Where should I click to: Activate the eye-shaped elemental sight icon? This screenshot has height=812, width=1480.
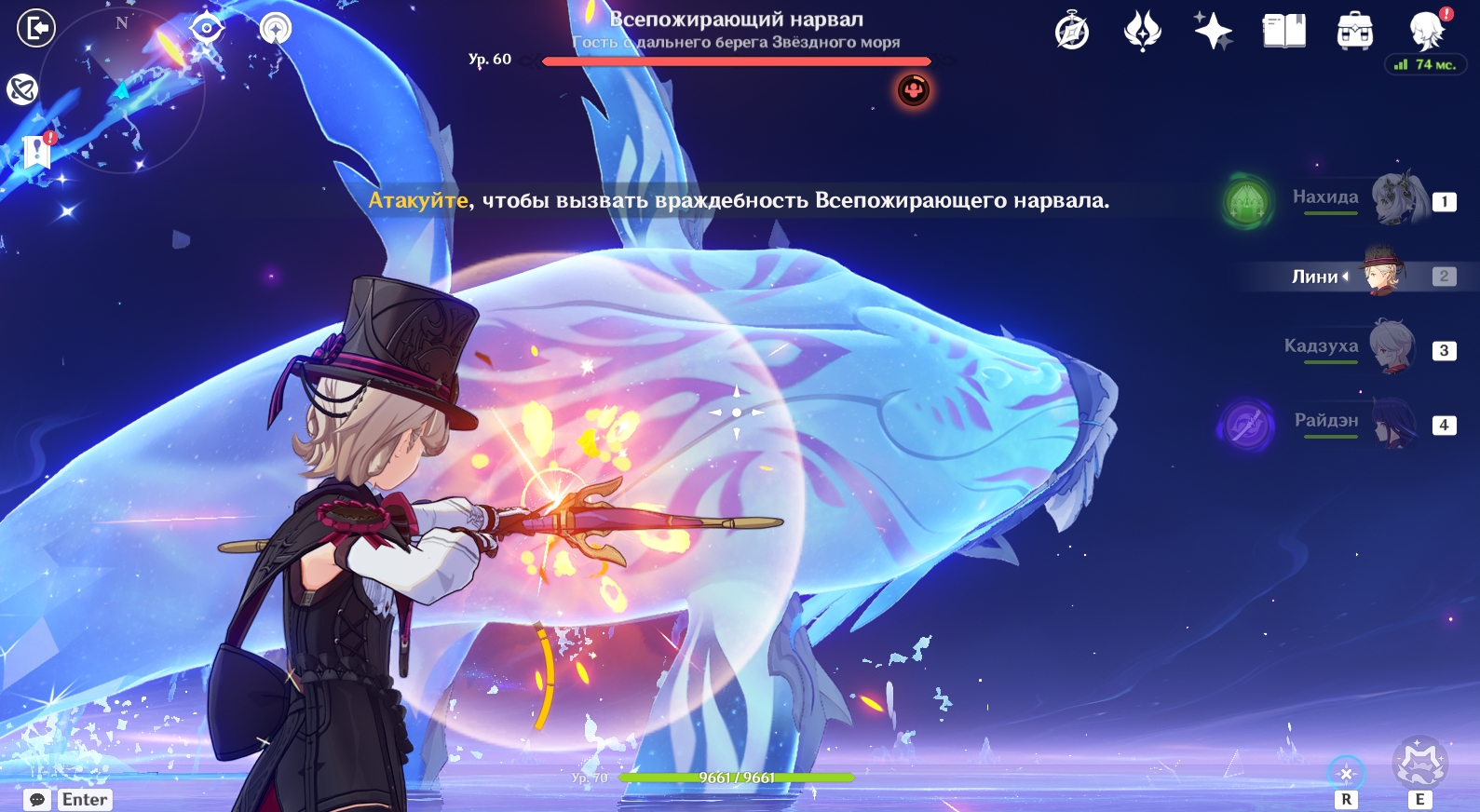click(206, 28)
